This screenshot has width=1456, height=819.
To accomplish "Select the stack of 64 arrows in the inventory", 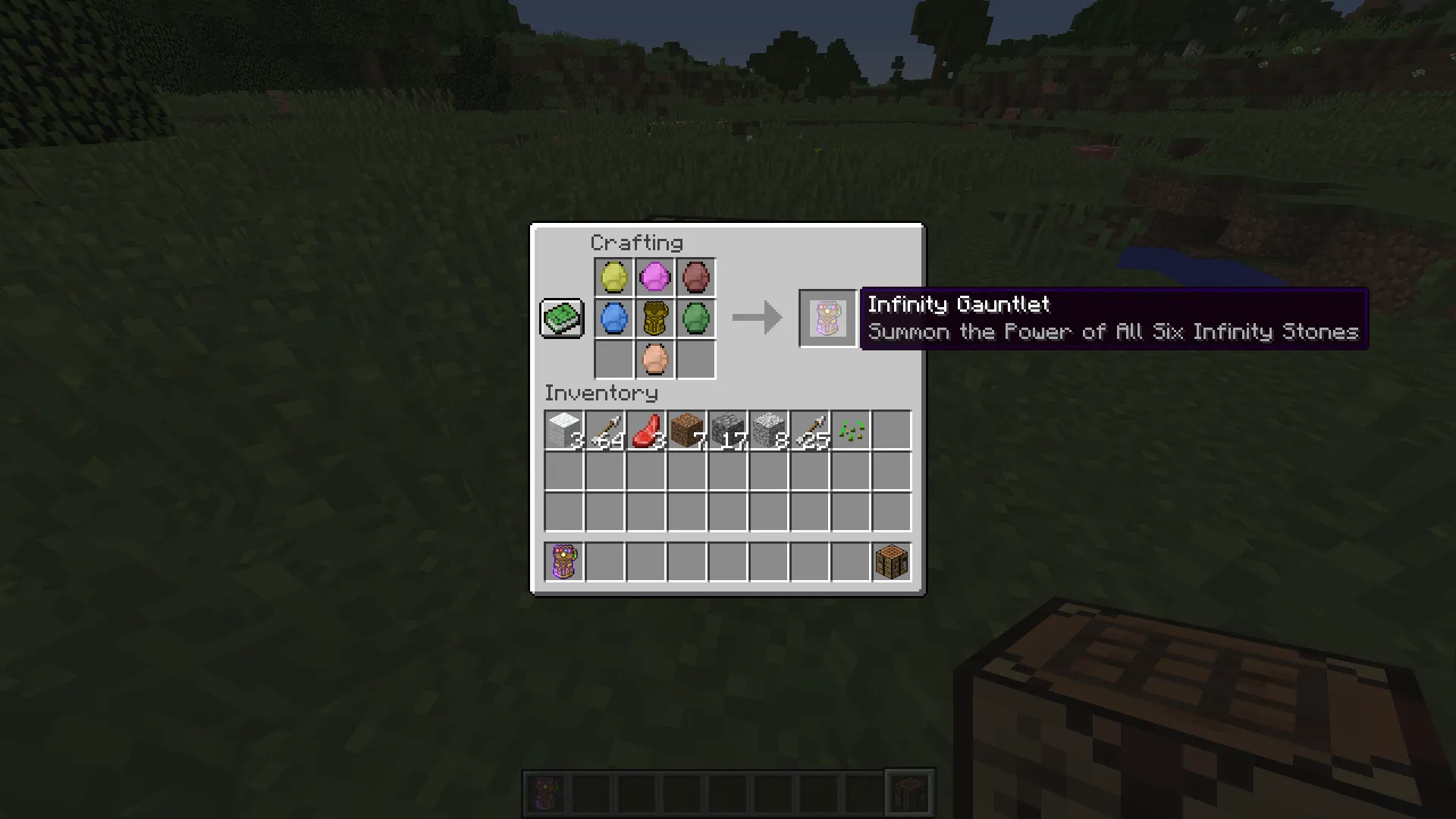I will [604, 430].
